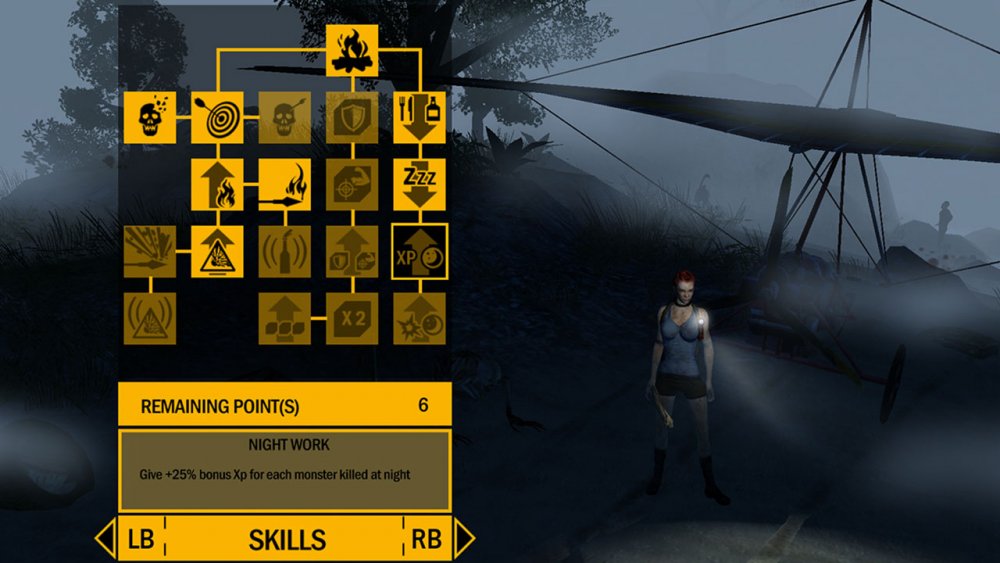This screenshot has width=1000, height=563.
Task: Select the night explosion moon skill
Action: coord(419,318)
